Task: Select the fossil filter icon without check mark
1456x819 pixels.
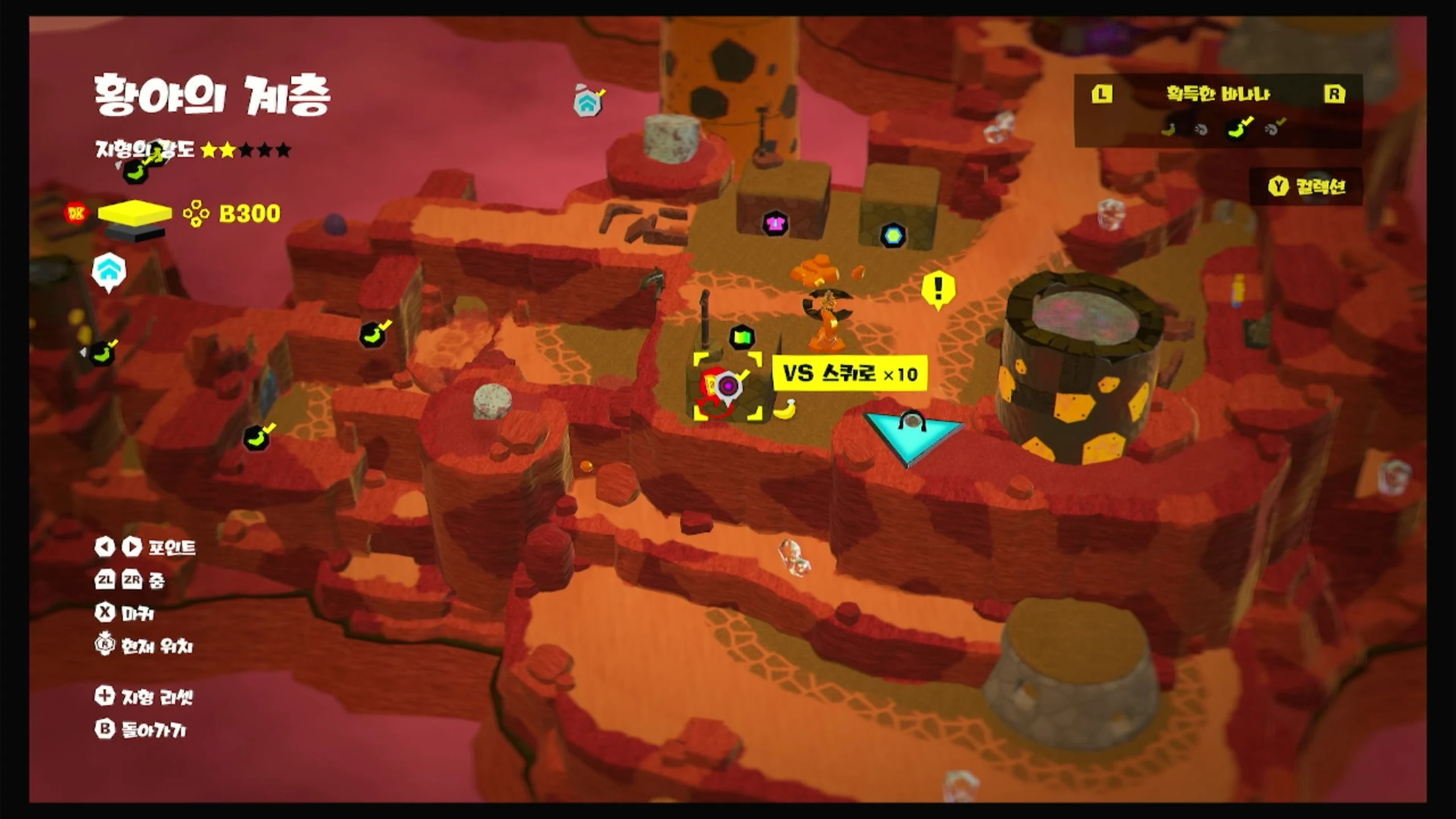Action: [x=1201, y=130]
